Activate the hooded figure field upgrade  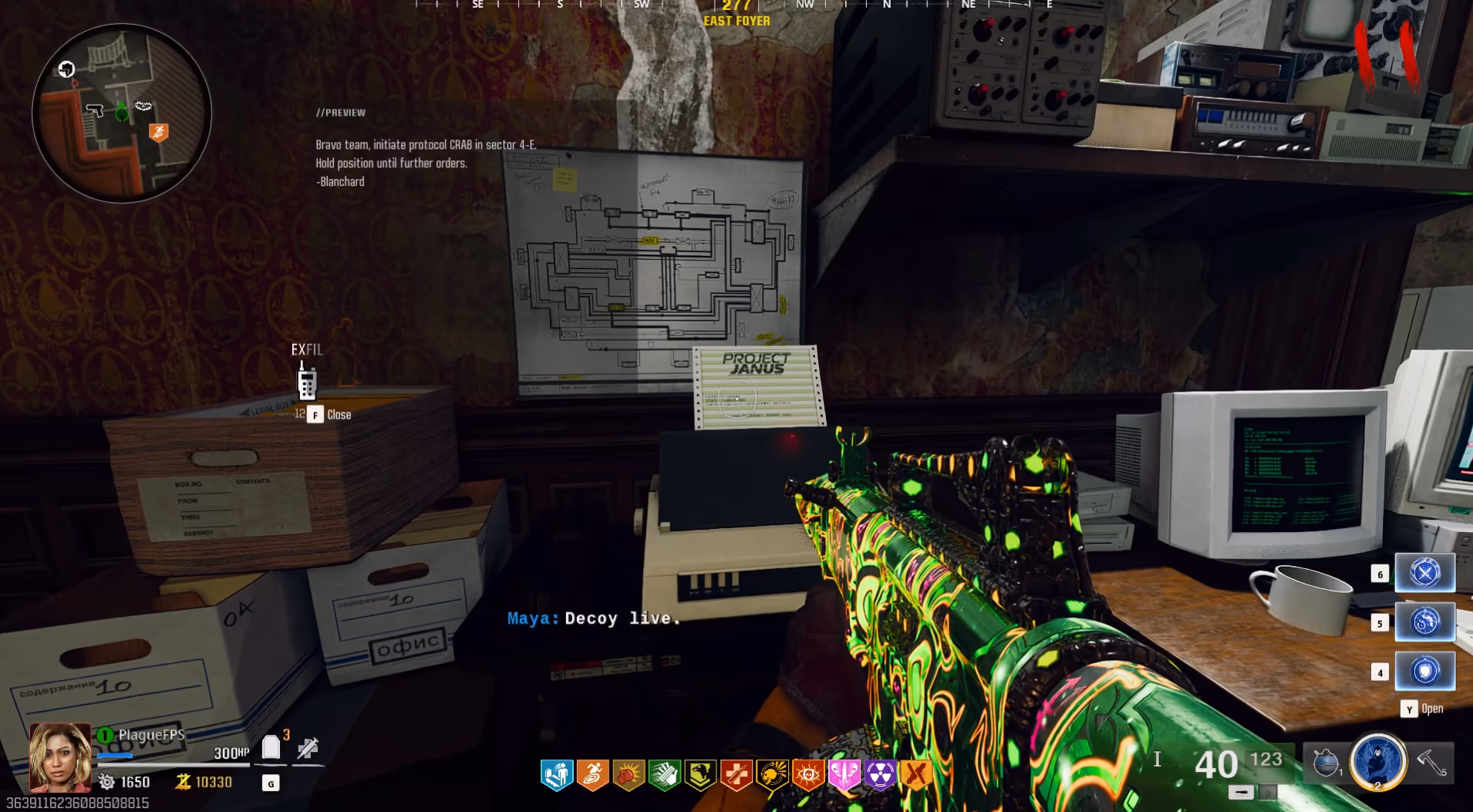point(1377,761)
